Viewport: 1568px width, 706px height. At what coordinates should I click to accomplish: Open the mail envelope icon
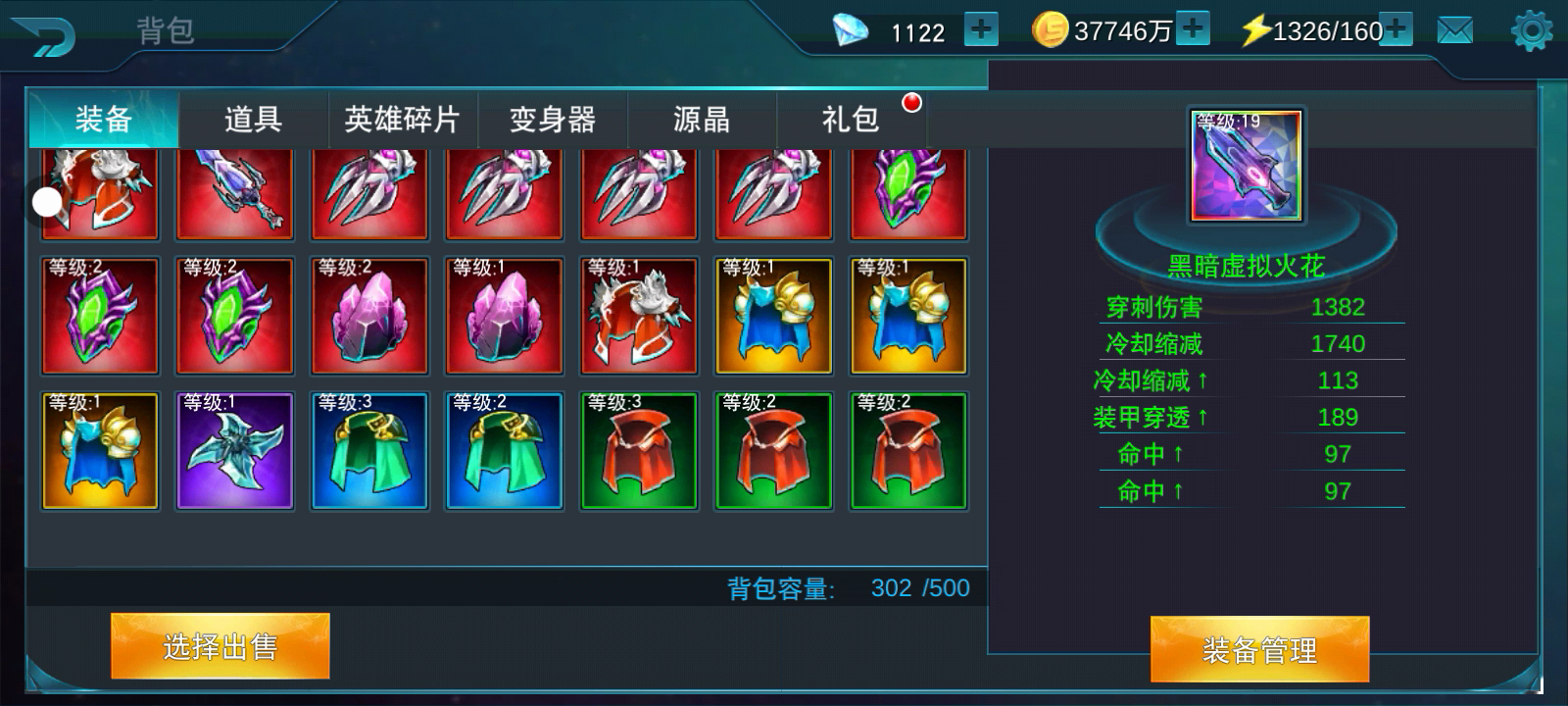click(x=1455, y=31)
